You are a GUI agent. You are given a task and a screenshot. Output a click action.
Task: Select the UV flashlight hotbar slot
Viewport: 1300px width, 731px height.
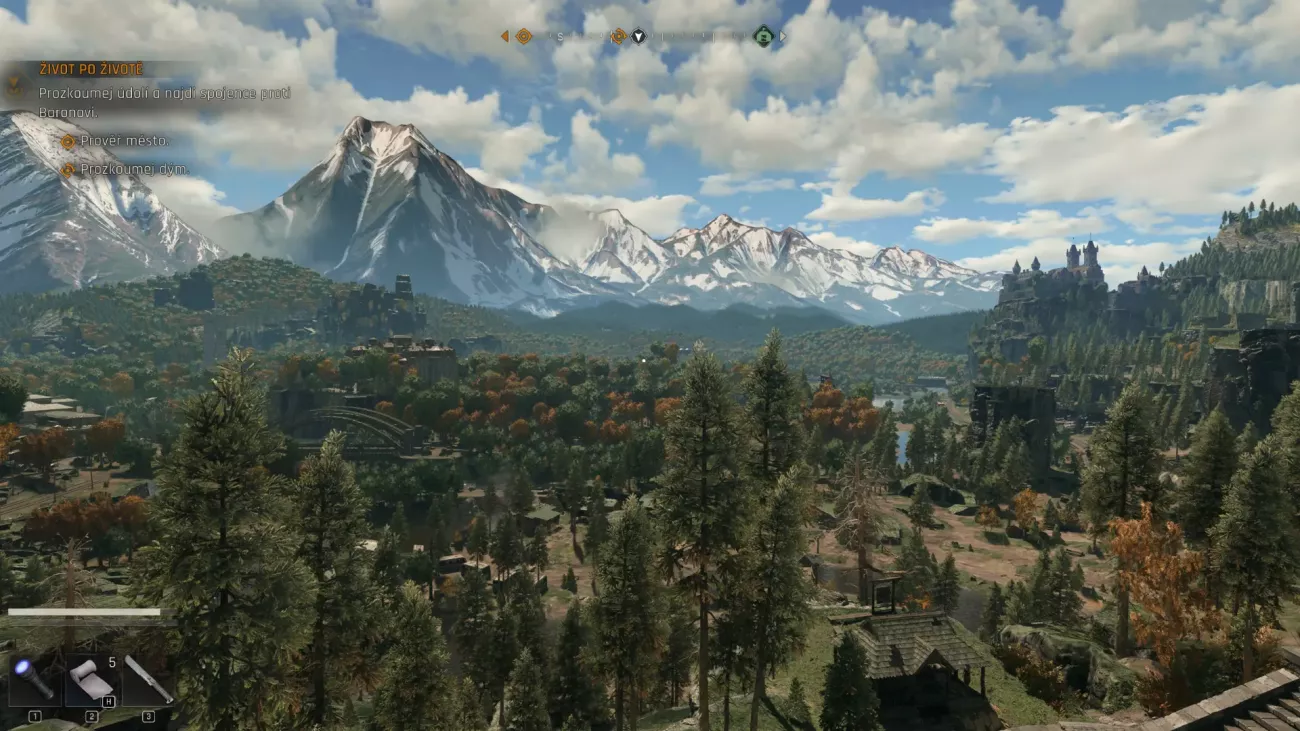35,681
